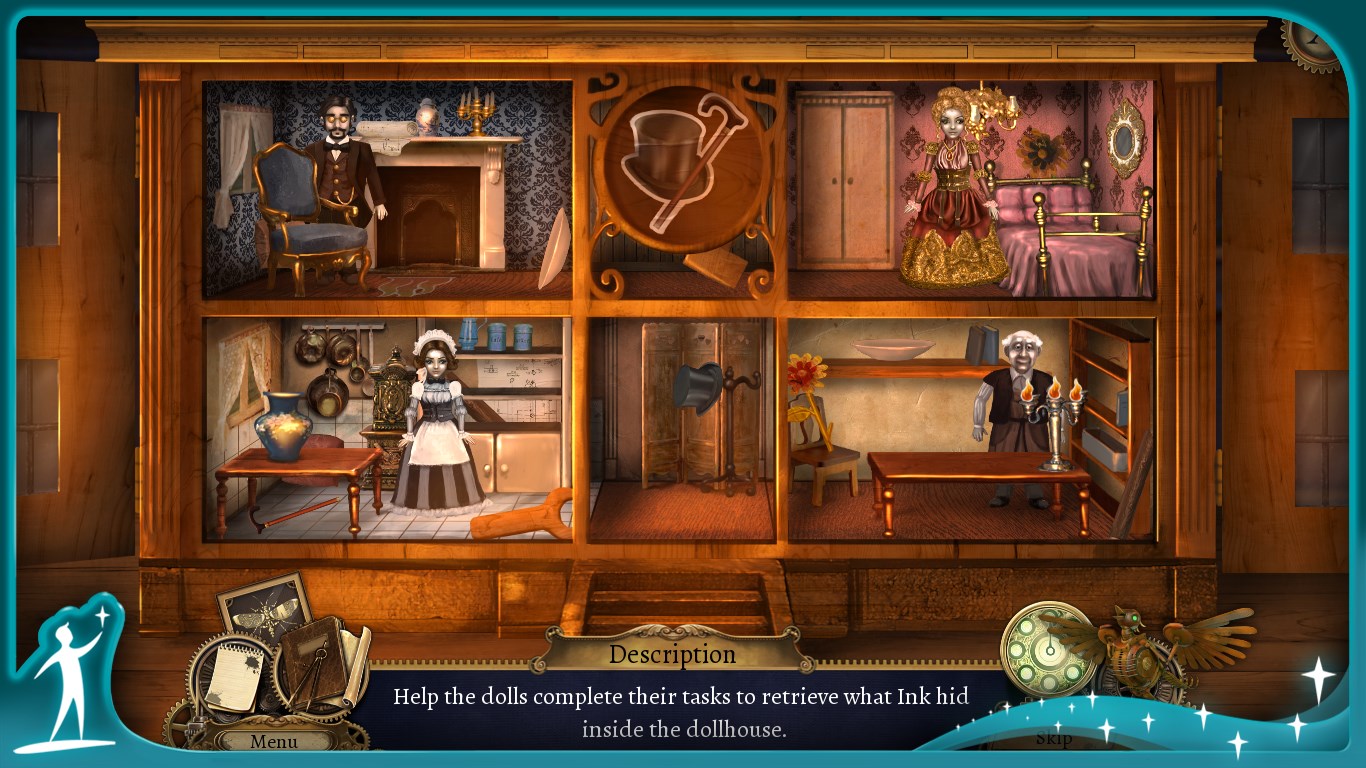Skip the dollhouse puzzle
This screenshot has width=1366, height=768.
coord(1053,738)
